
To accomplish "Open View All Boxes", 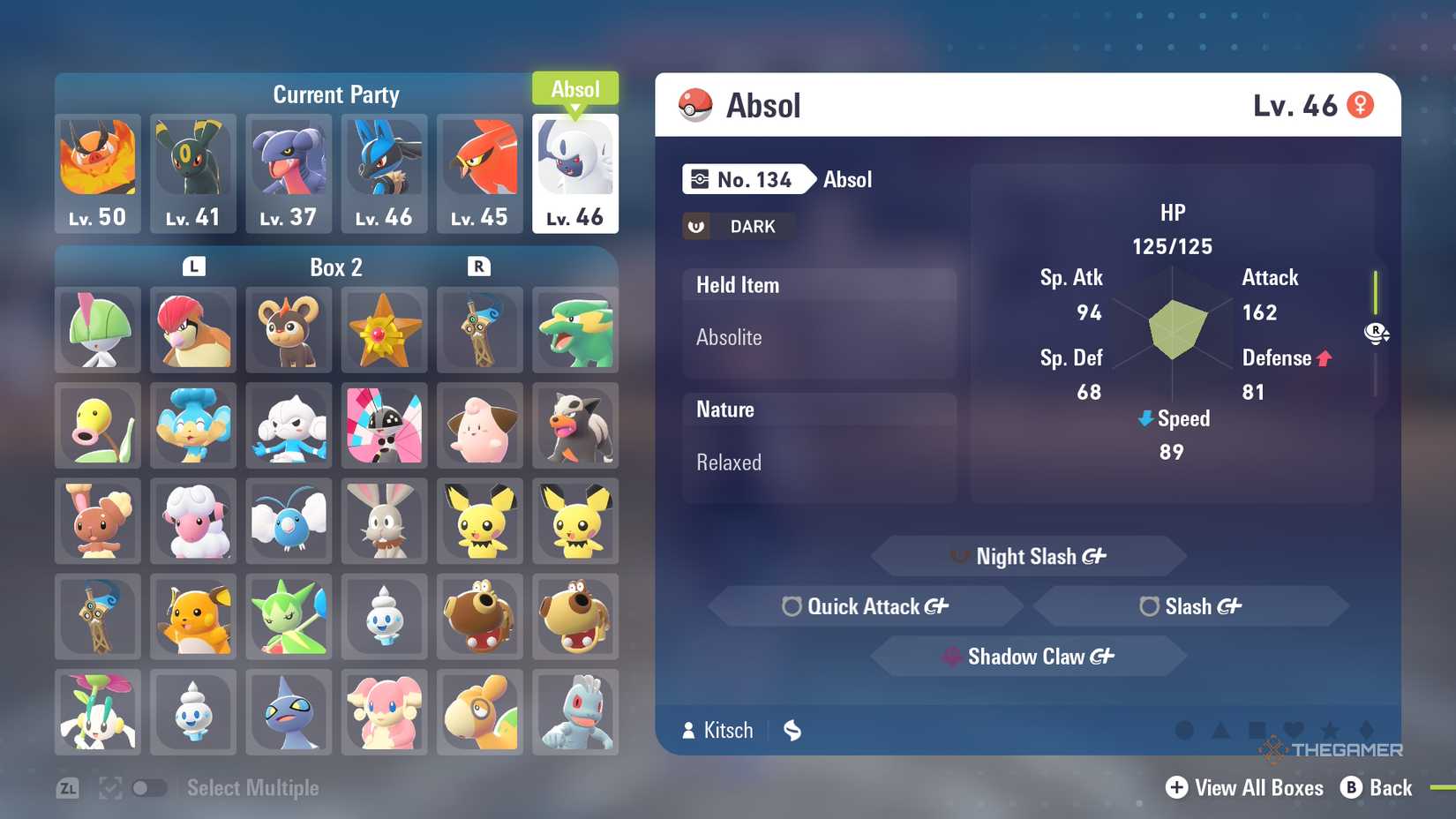I will [x=1244, y=787].
